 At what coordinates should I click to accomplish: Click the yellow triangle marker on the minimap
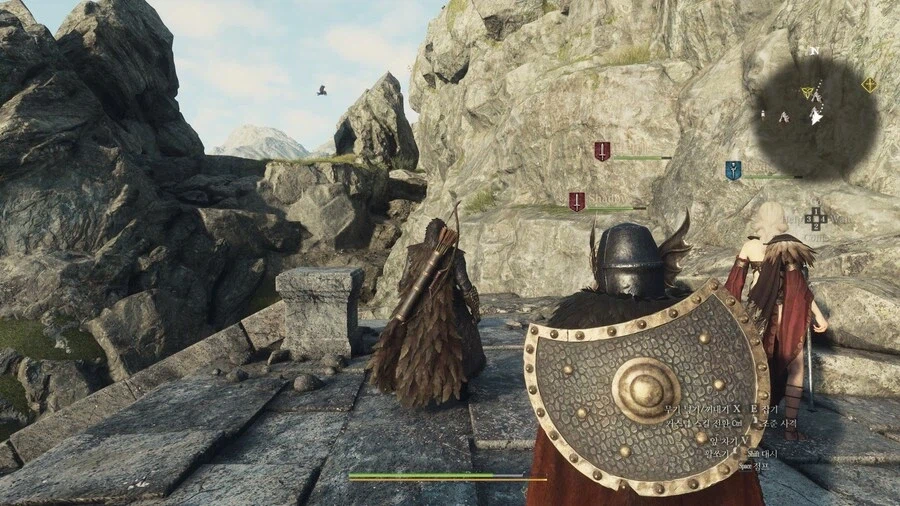pos(807,92)
